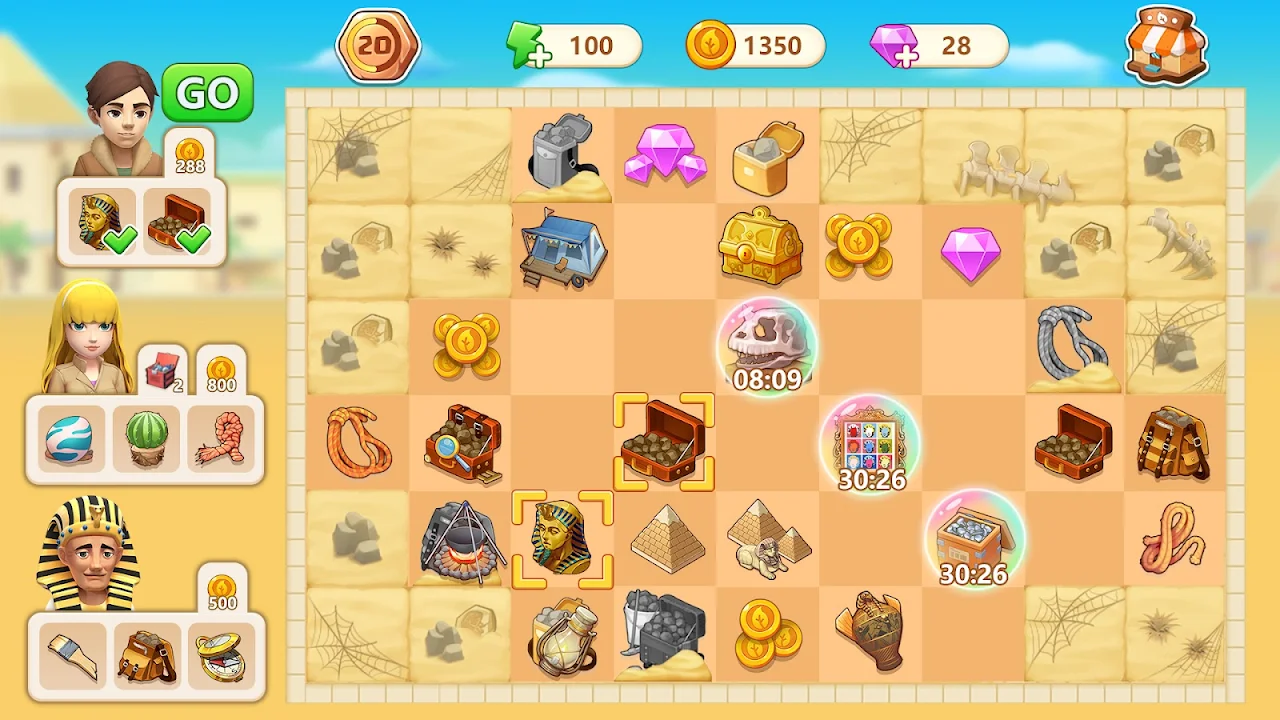Image resolution: width=1280 pixels, height=720 pixels.
Task: Open the shop building icon
Action: (1165, 46)
